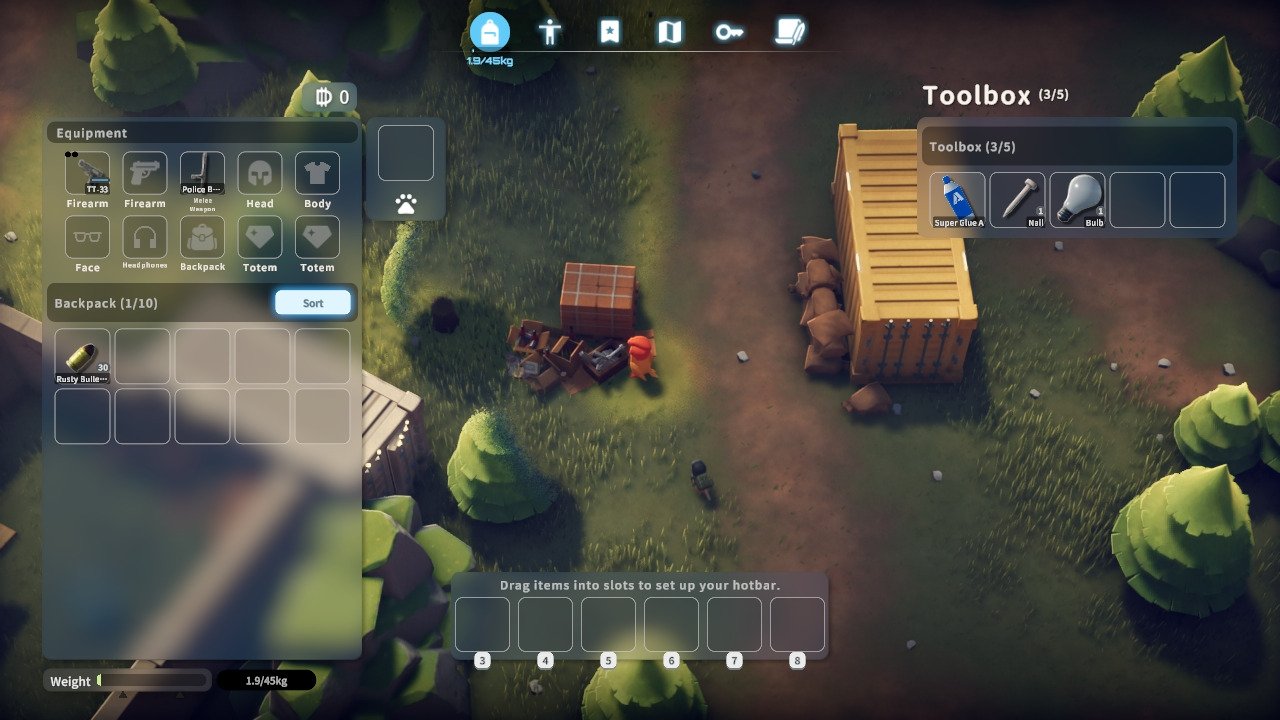
Task: Select the TT-33 firearm slot
Action: (x=88, y=174)
